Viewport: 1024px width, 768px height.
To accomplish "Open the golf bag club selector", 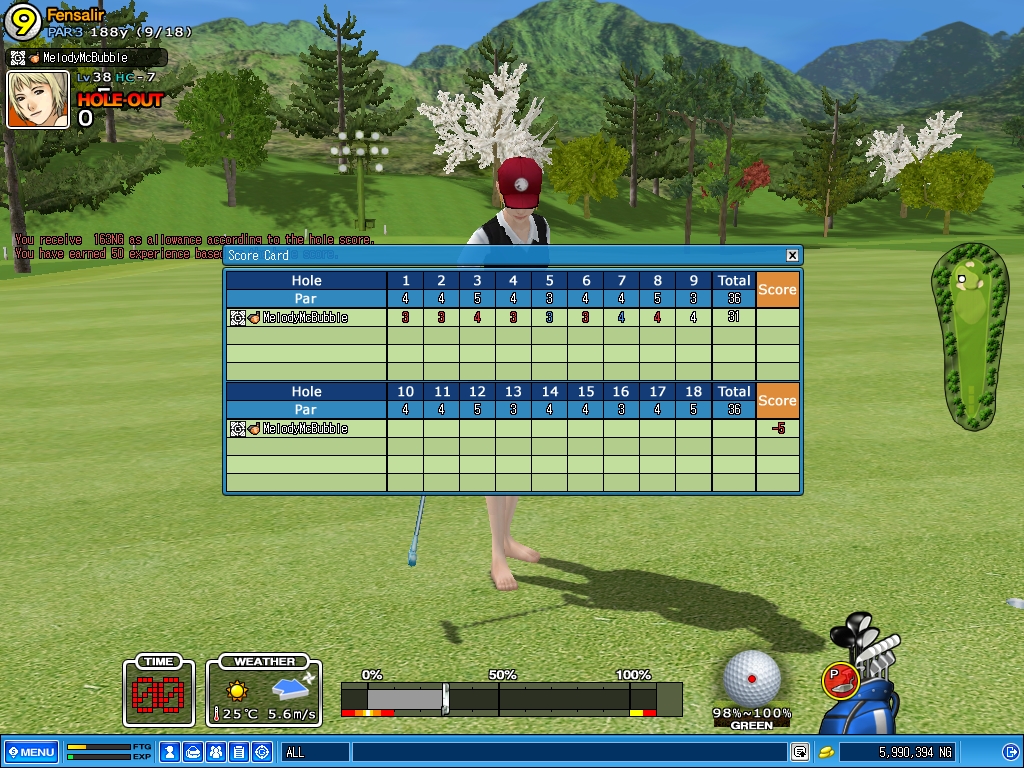I will [872, 690].
